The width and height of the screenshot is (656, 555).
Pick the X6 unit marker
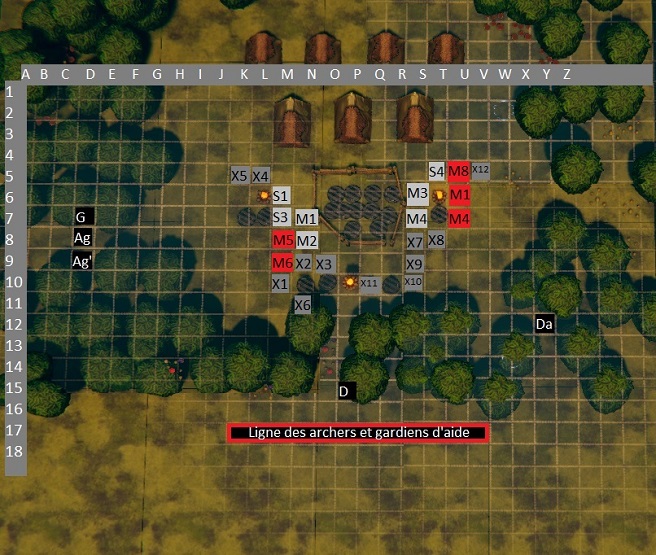point(303,304)
